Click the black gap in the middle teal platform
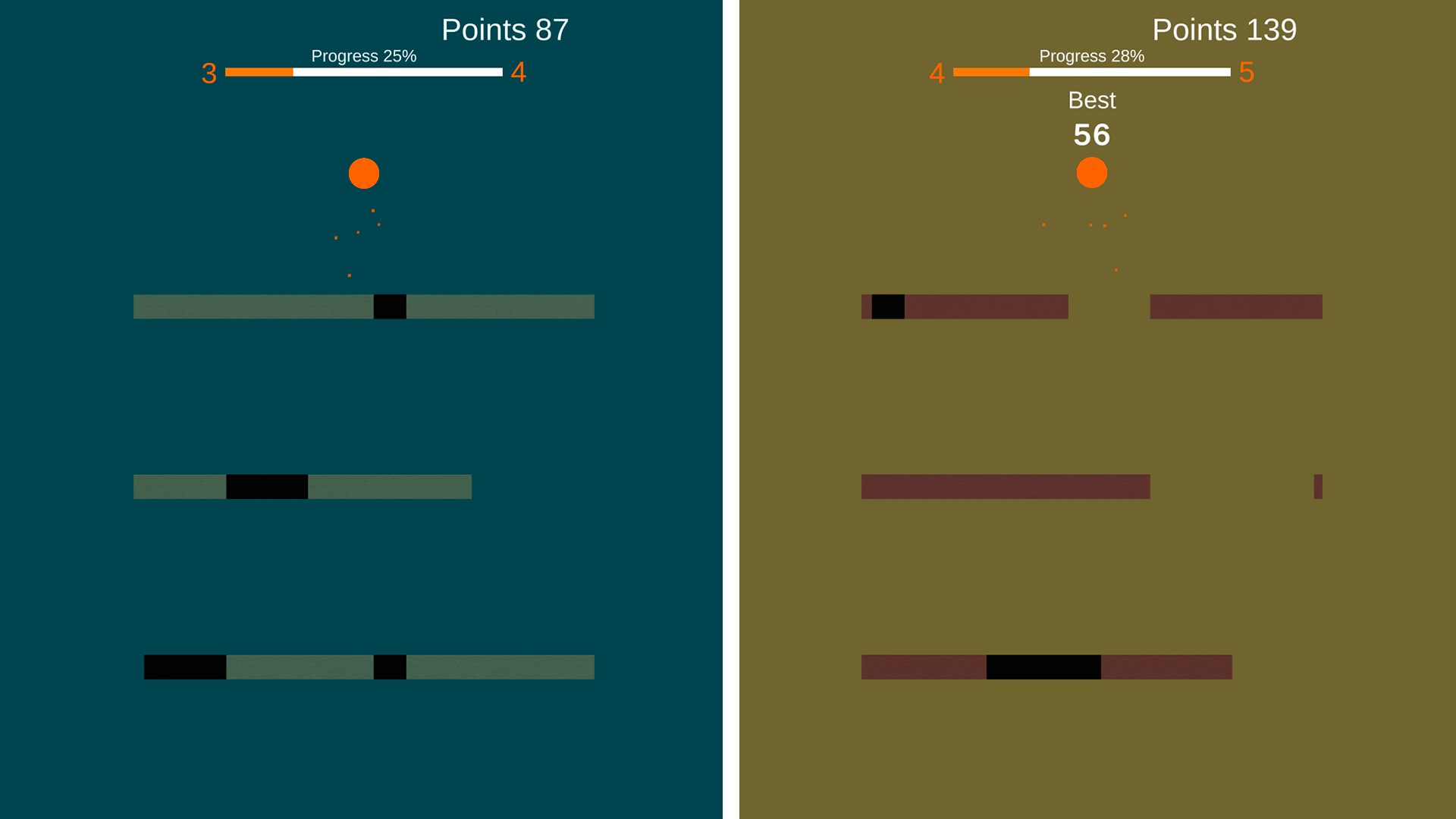Image resolution: width=1456 pixels, height=819 pixels. click(x=266, y=486)
